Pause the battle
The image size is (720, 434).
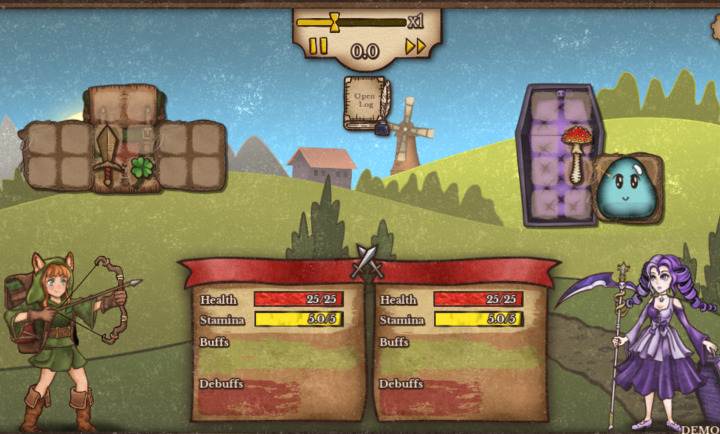coord(318,47)
